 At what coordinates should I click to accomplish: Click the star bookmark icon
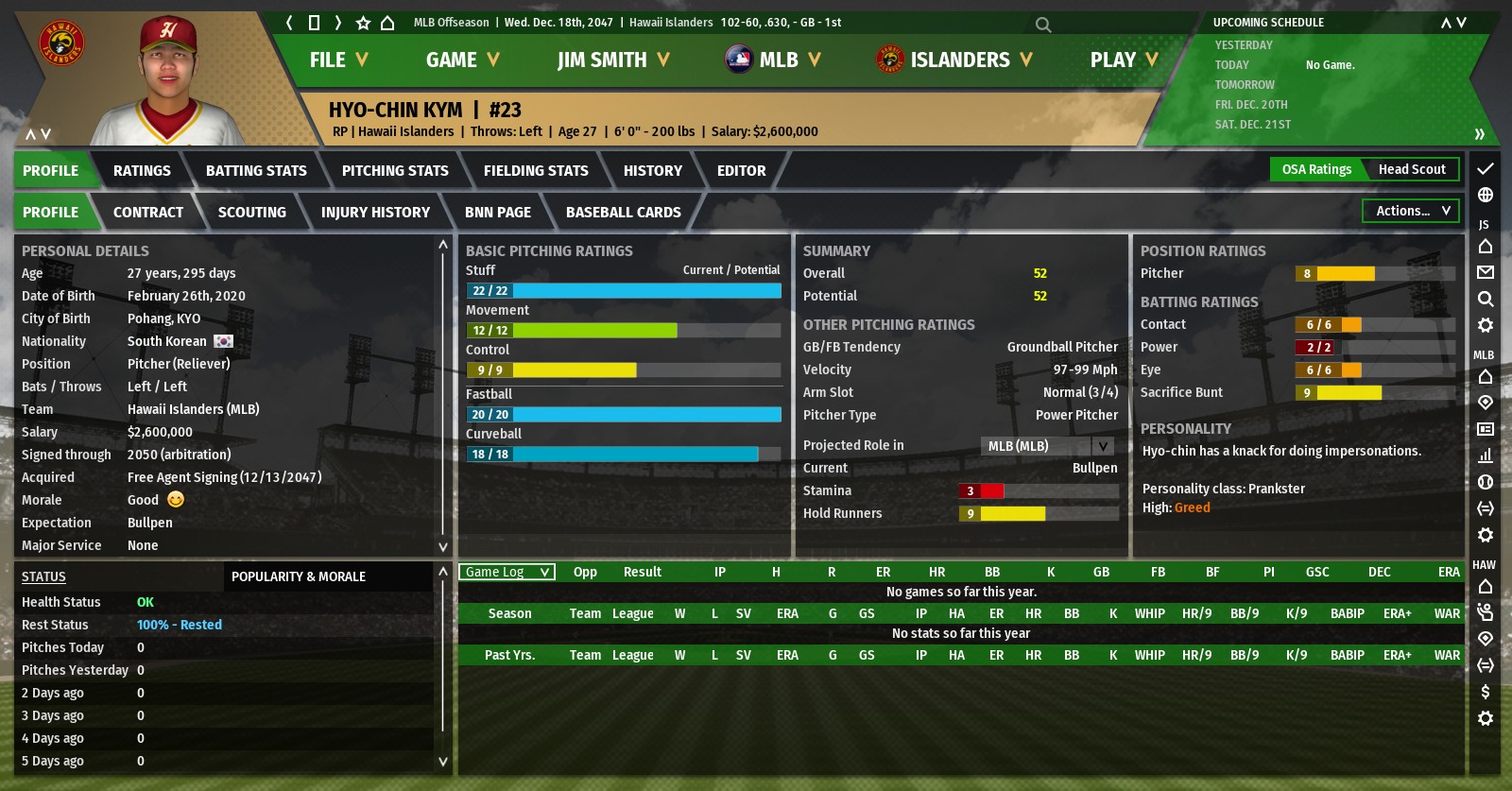click(x=363, y=23)
